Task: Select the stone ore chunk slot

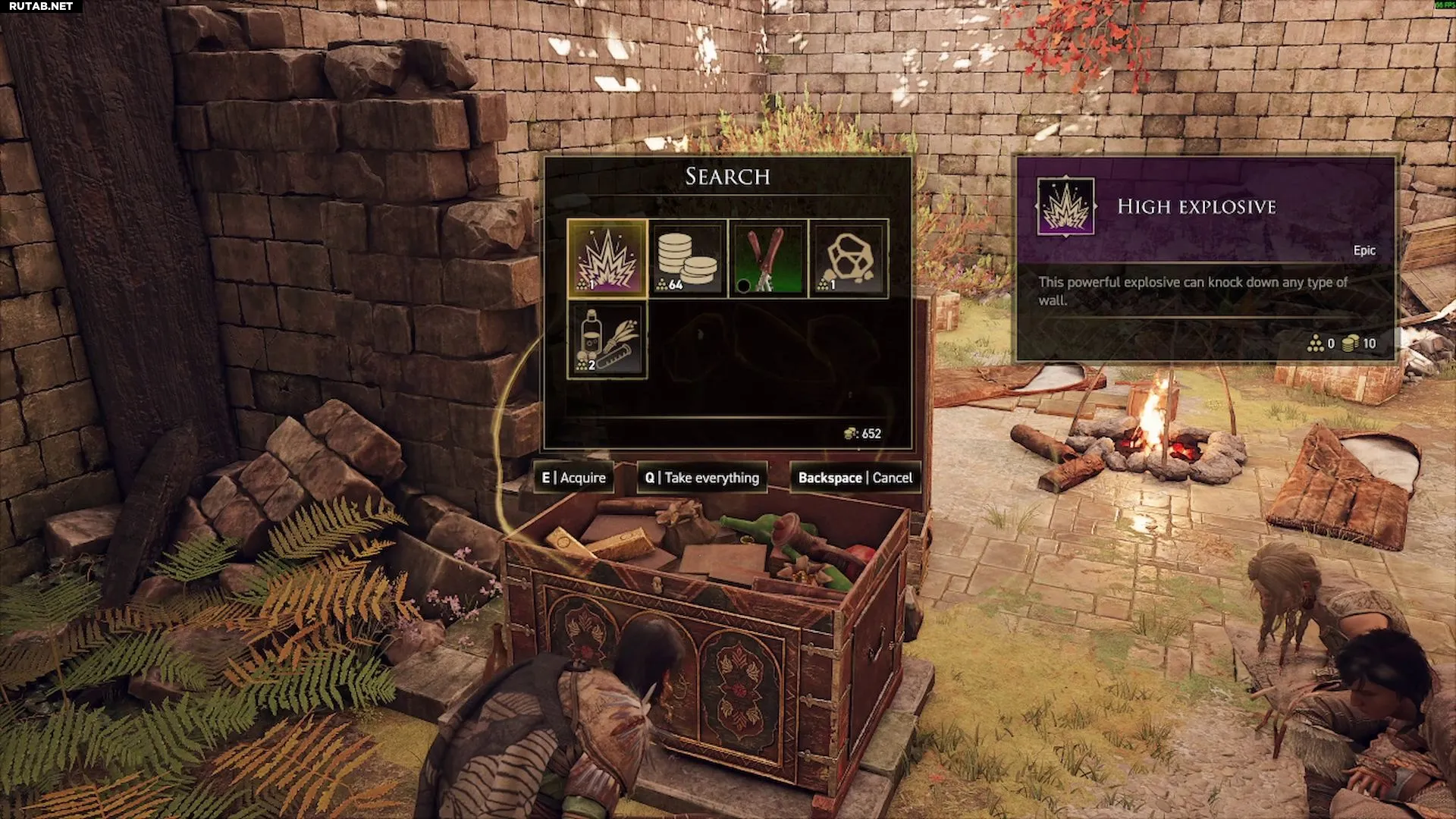Action: (848, 259)
